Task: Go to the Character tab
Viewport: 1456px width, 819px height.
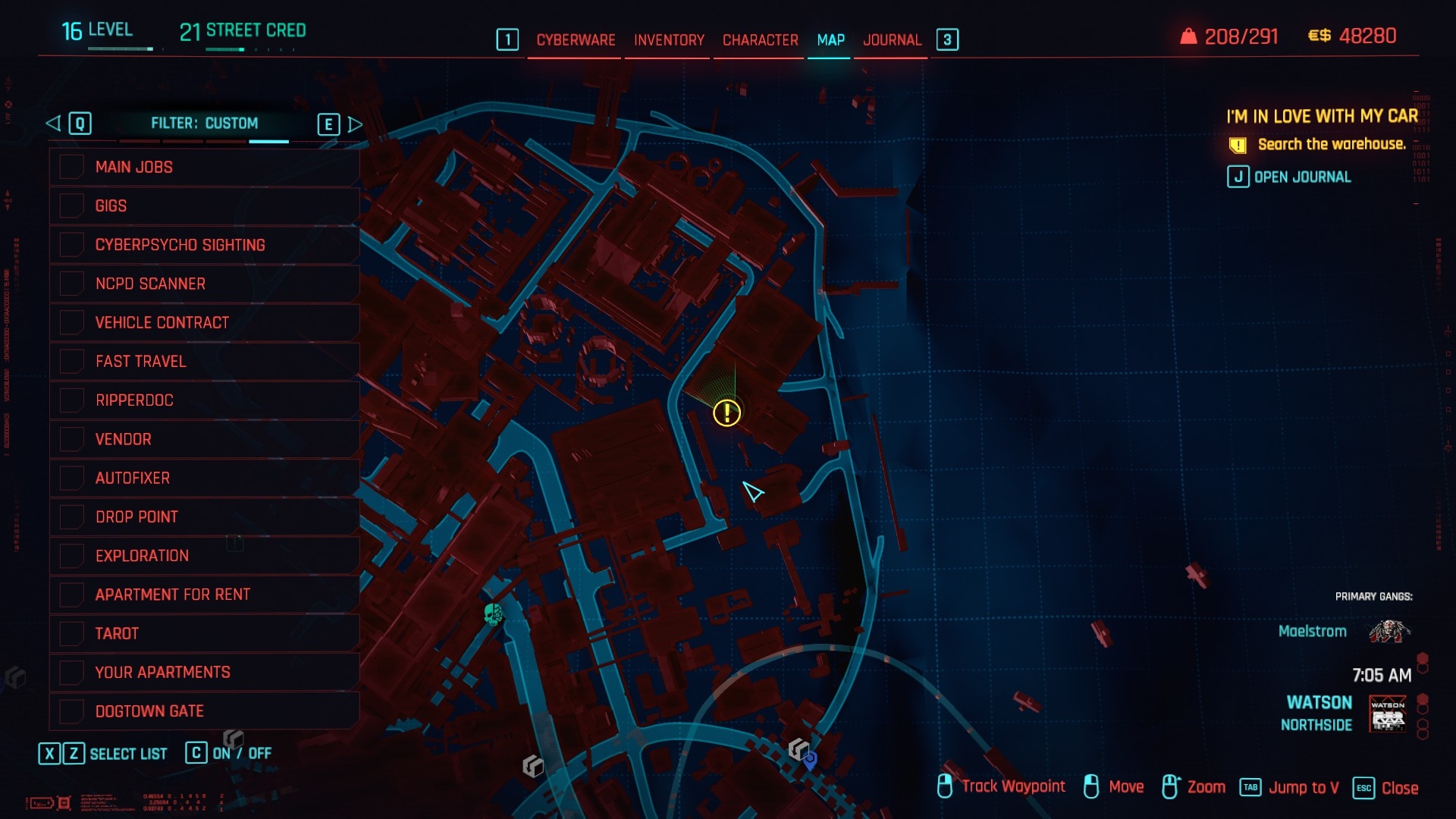Action: tap(760, 40)
